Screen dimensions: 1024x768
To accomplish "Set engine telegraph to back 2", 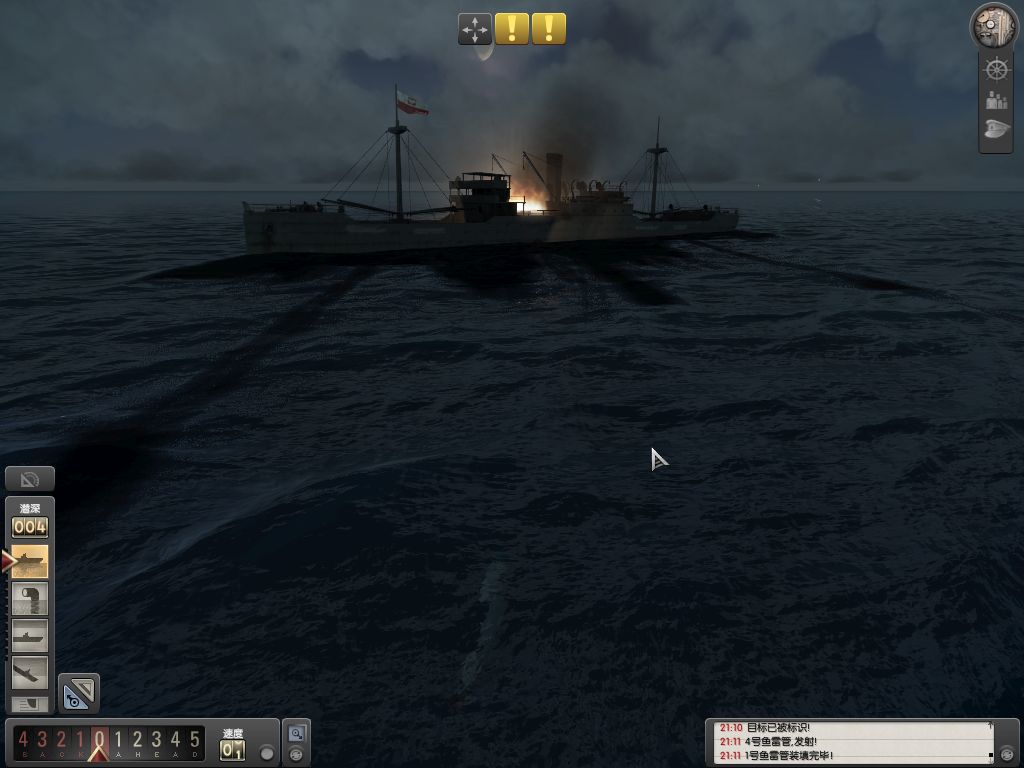I will pyautogui.click(x=61, y=741).
